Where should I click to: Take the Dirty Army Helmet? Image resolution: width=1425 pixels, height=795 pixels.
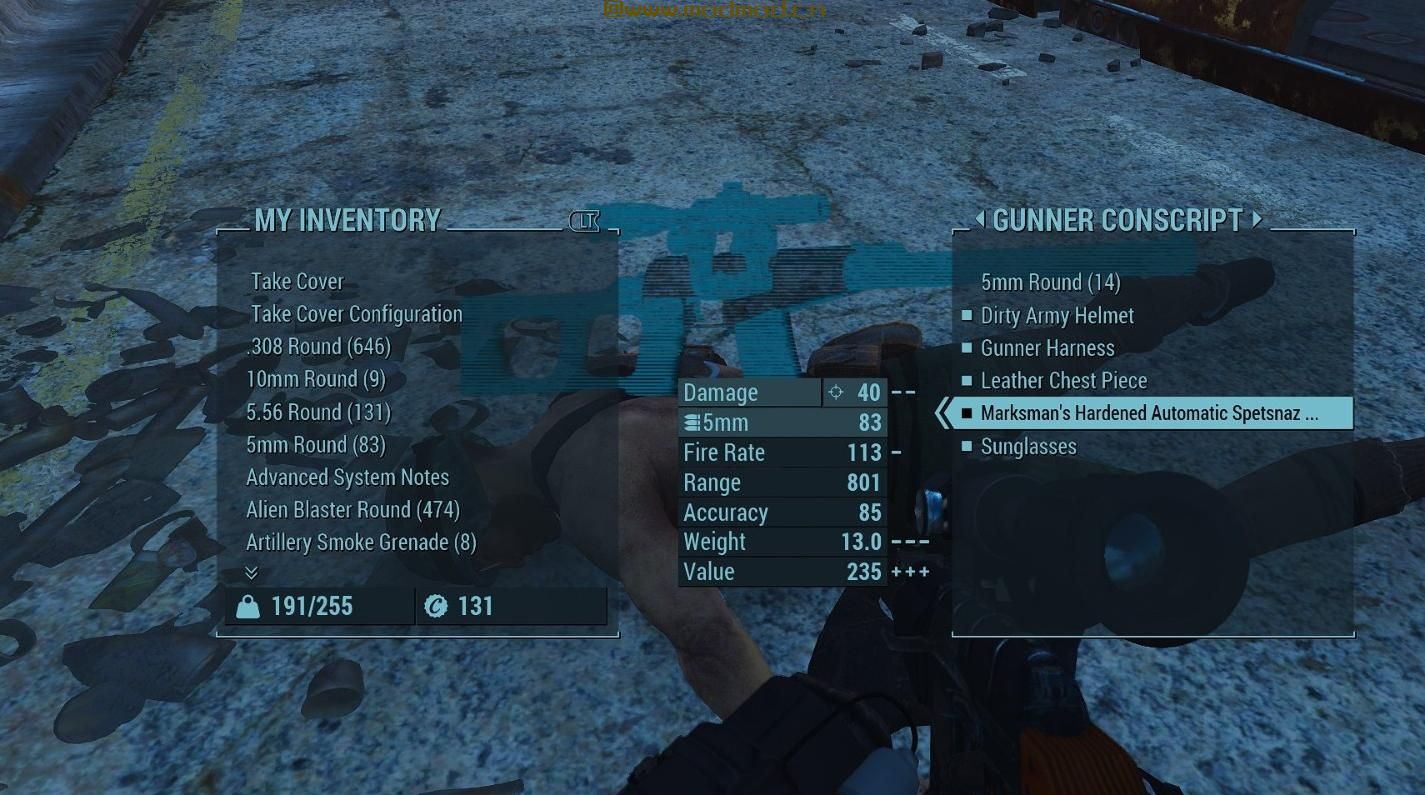(x=1057, y=316)
